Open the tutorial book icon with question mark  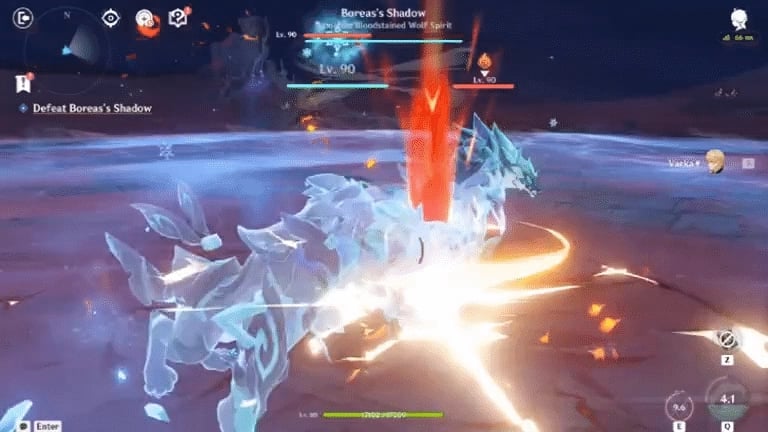180,17
